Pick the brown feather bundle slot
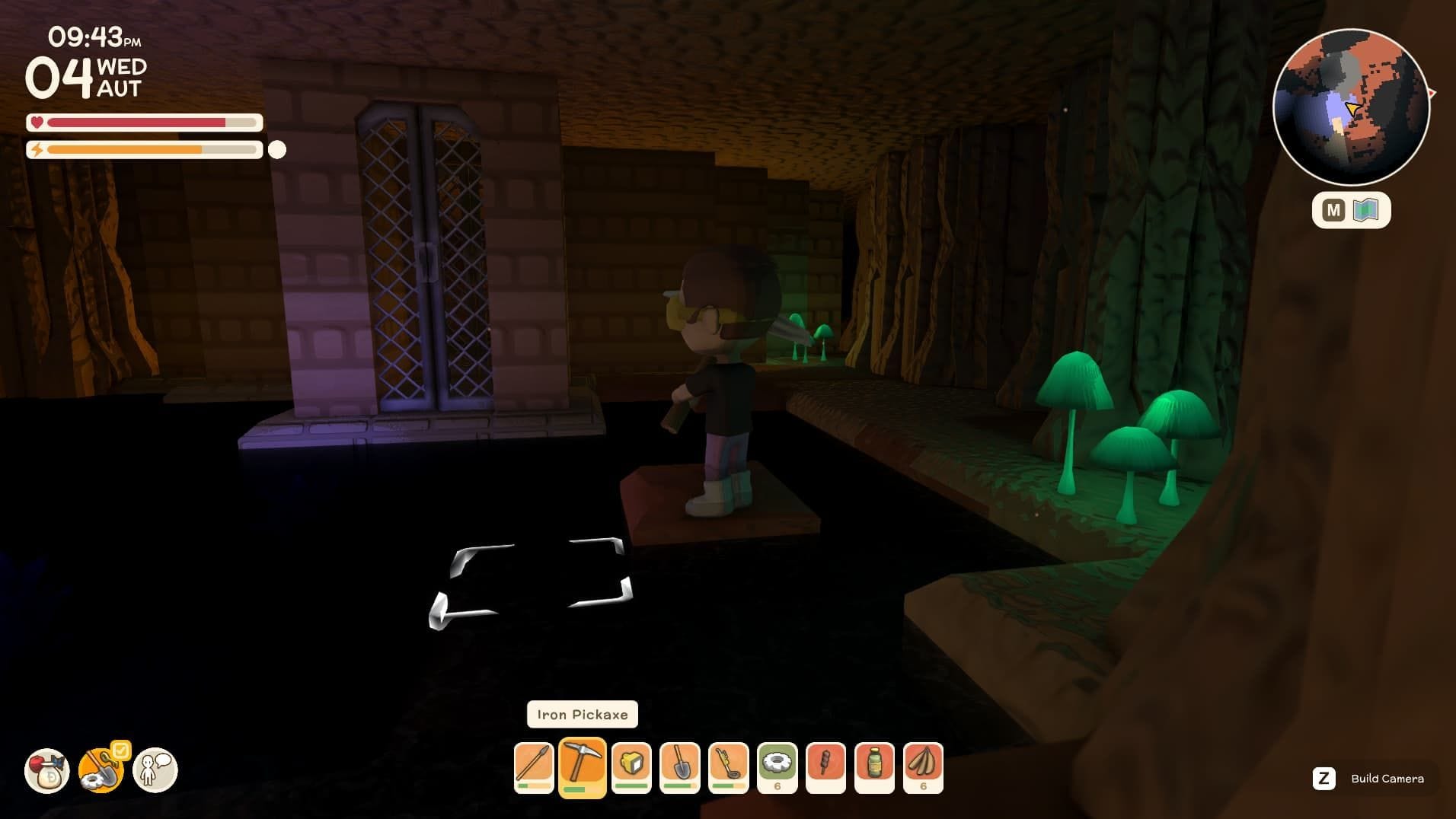Screen dimensions: 1456x819 coord(924,766)
